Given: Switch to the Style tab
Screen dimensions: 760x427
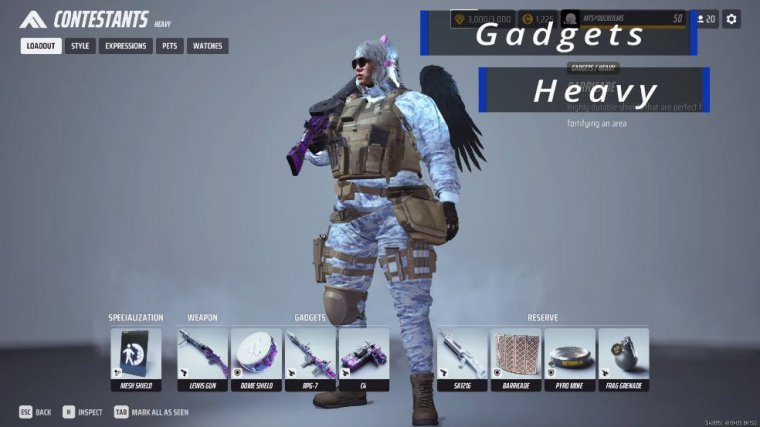Looking at the screenshot, I should [80, 46].
